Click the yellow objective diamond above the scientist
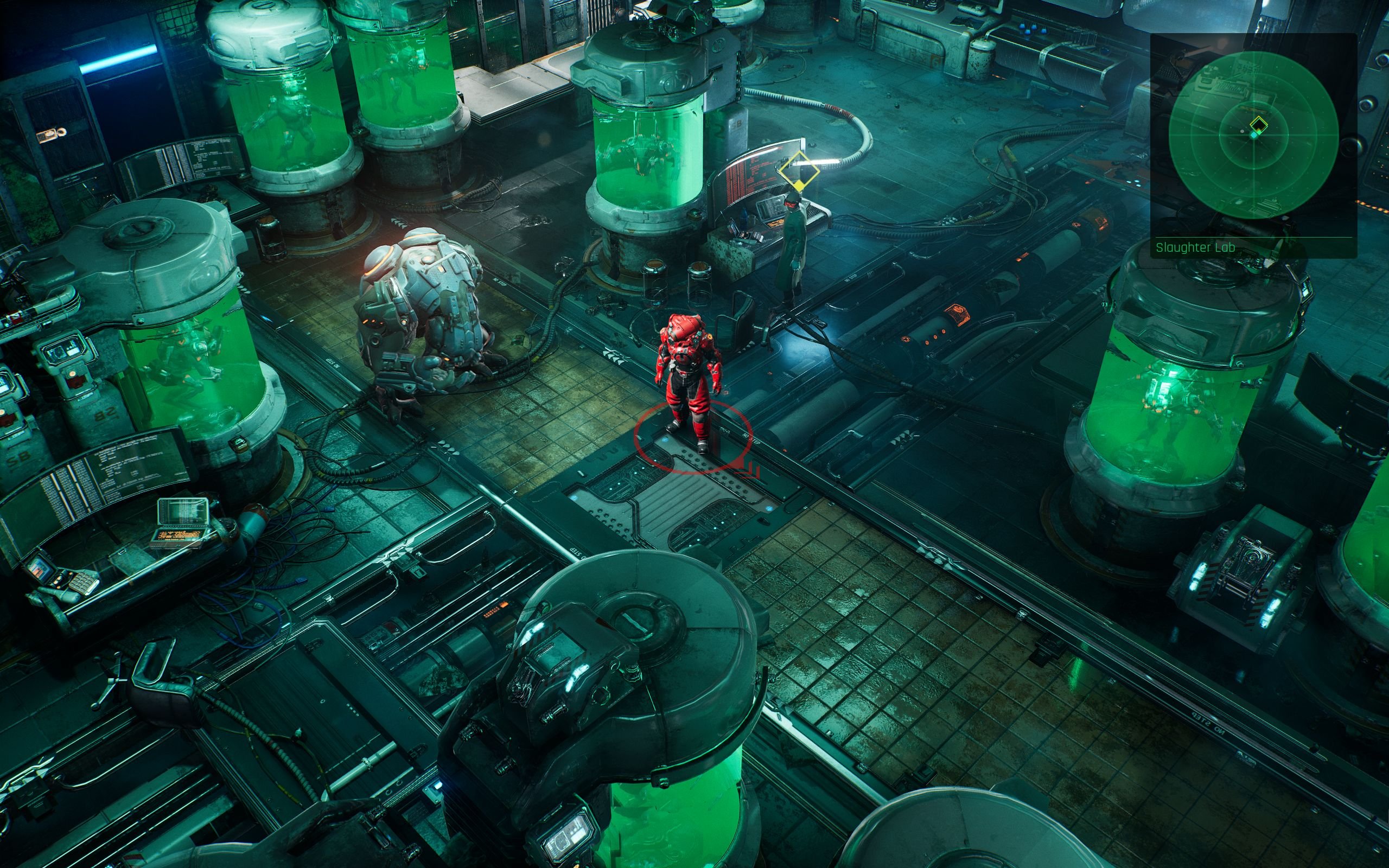Viewport: 1389px width, 868px height. [x=799, y=170]
